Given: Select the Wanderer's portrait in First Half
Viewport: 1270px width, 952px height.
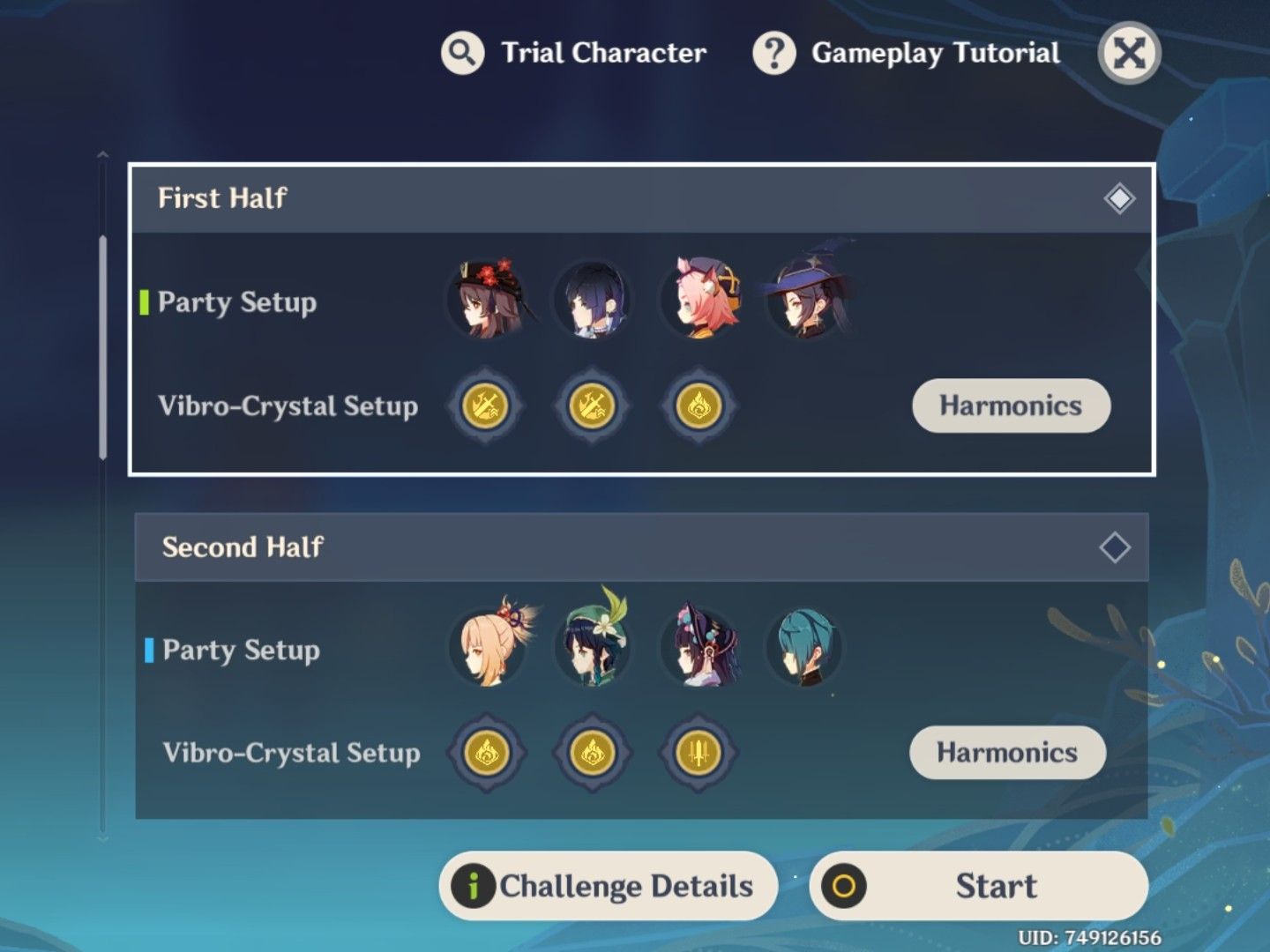Looking at the screenshot, I should pyautogui.click(x=593, y=301).
